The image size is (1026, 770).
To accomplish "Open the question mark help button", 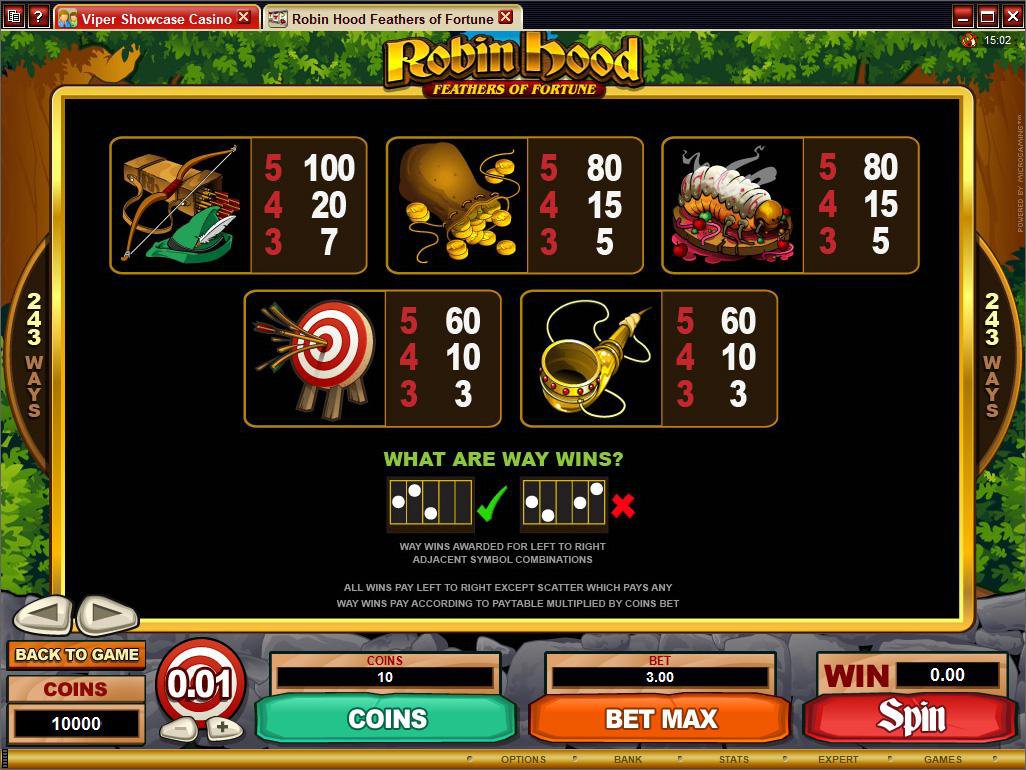I will tap(38, 16).
